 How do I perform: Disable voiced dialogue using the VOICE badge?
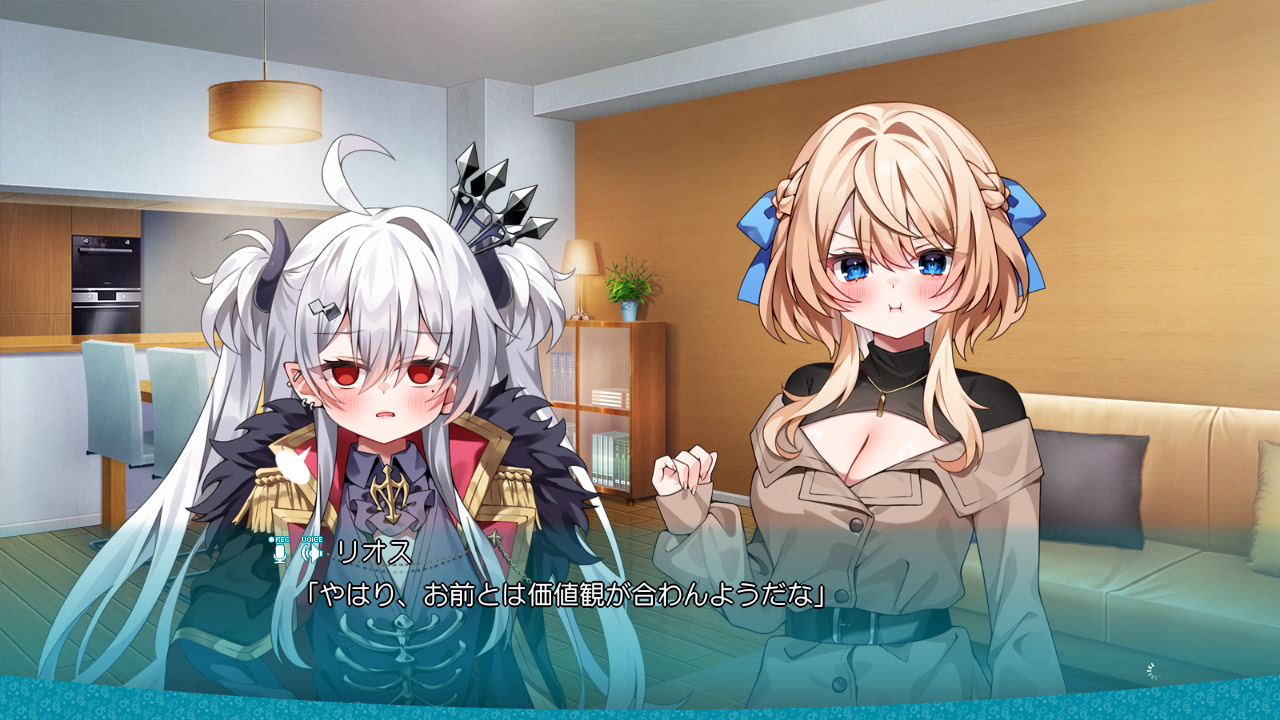312,539
